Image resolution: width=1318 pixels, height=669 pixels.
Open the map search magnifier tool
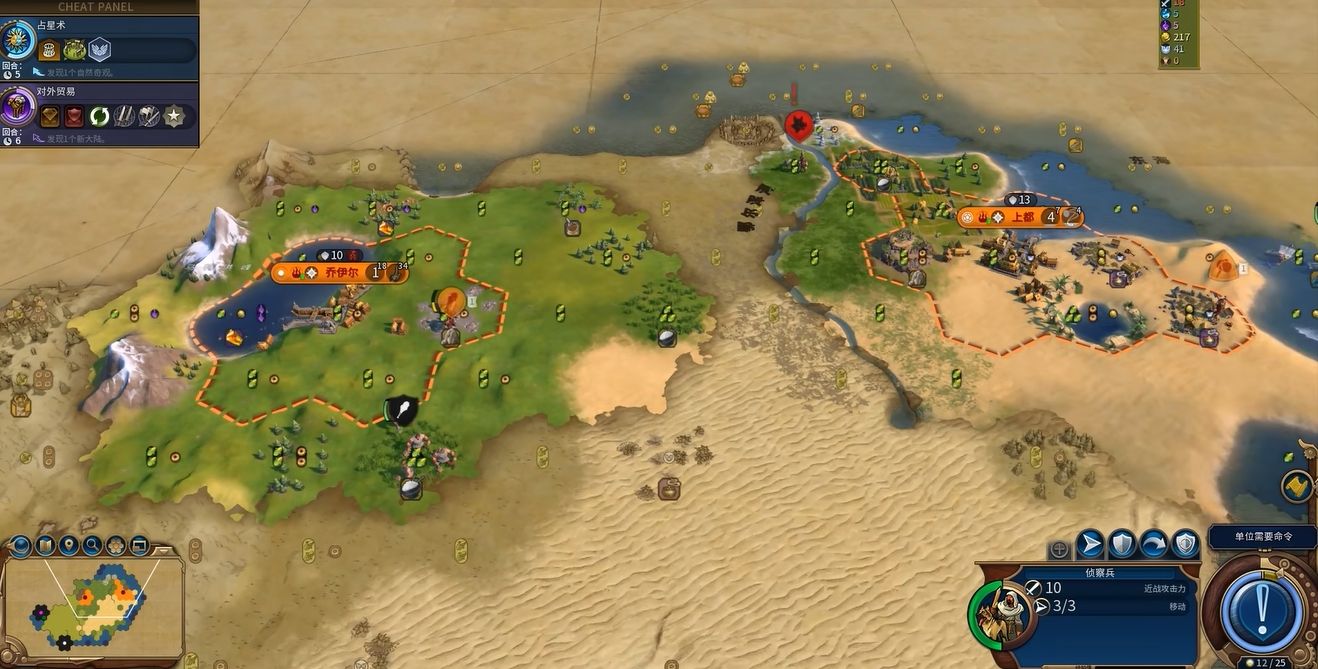92,546
